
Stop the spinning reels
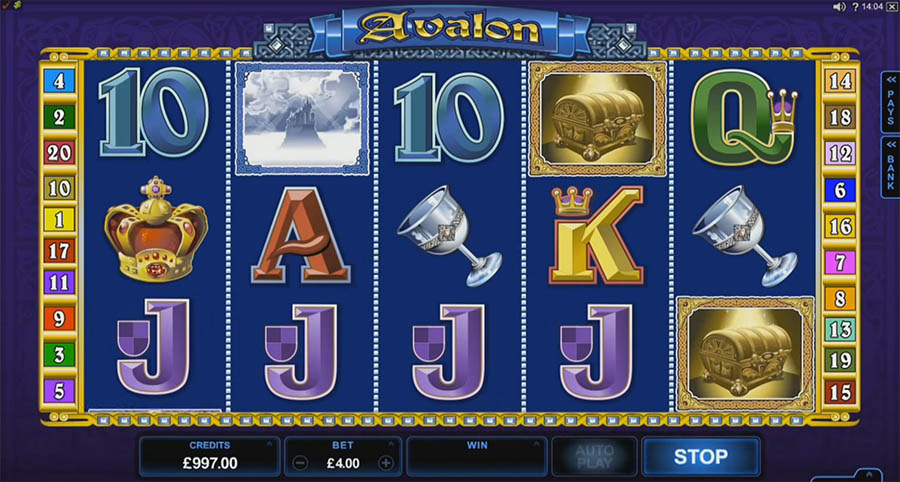tap(700, 456)
